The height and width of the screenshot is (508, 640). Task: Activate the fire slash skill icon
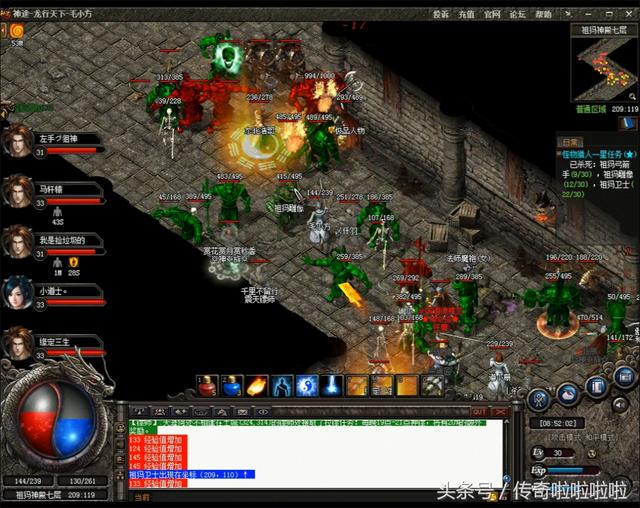257,386
